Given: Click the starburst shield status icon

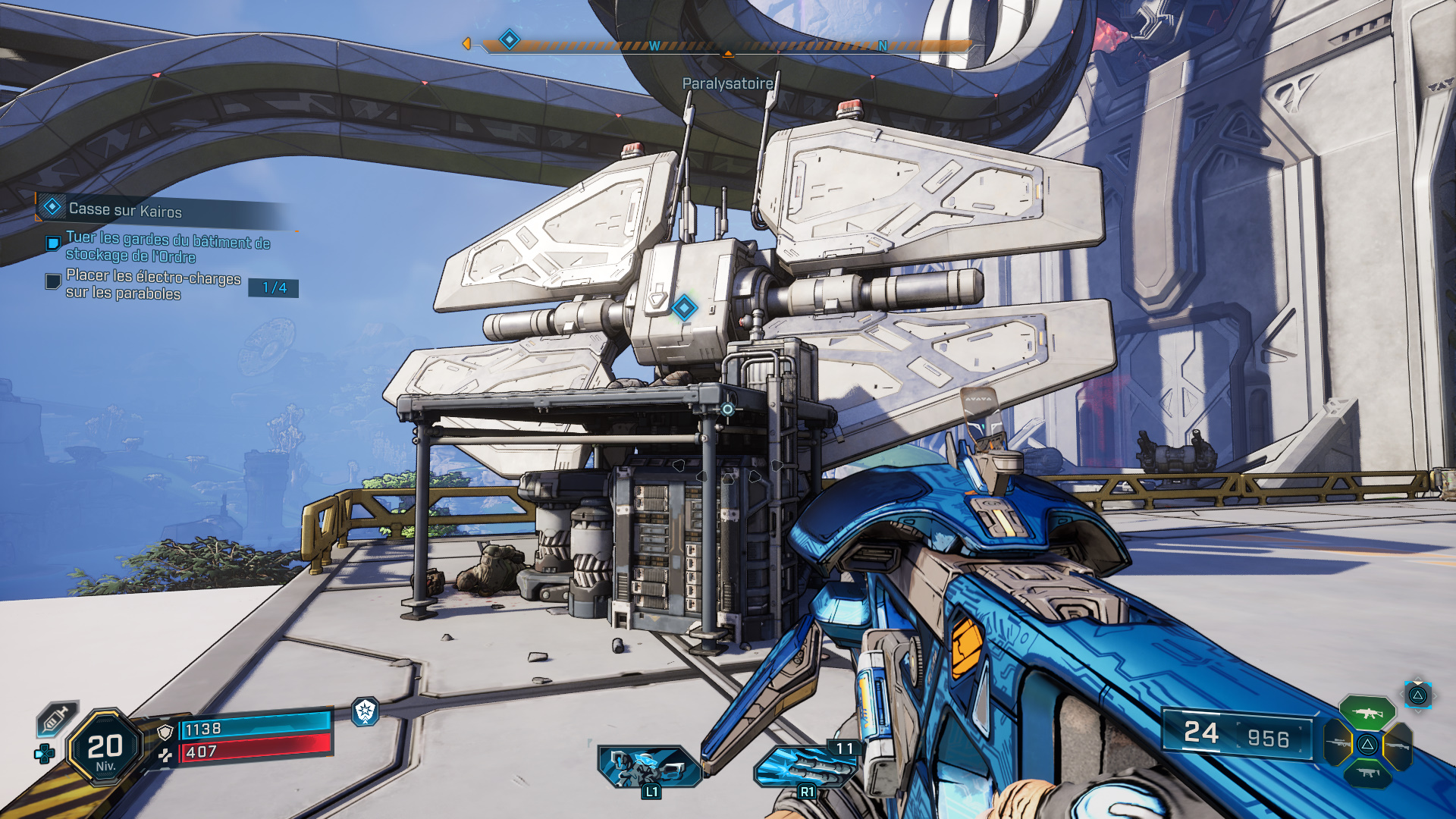Looking at the screenshot, I should click(366, 711).
